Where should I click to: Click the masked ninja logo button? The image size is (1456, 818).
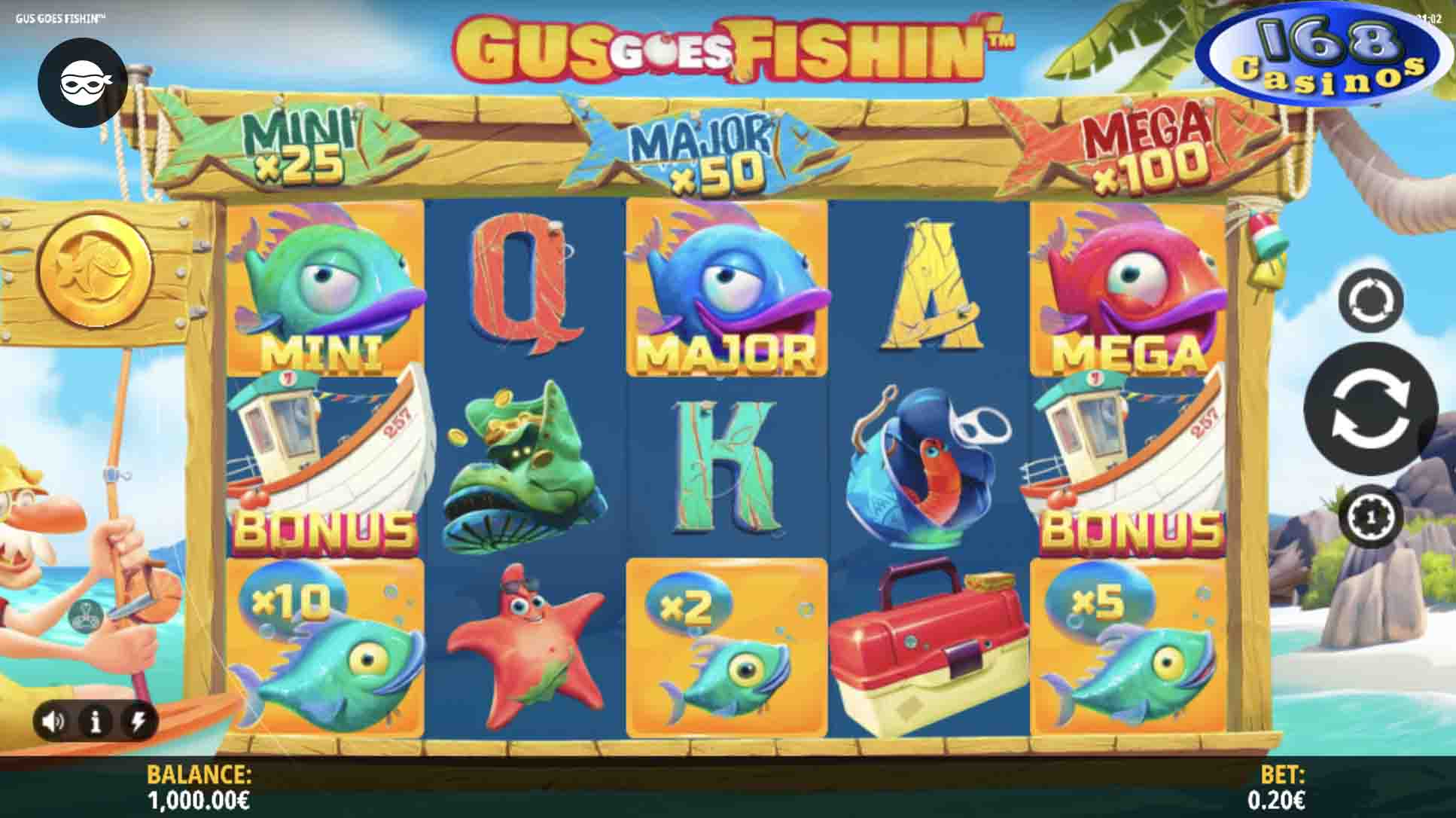(82, 83)
